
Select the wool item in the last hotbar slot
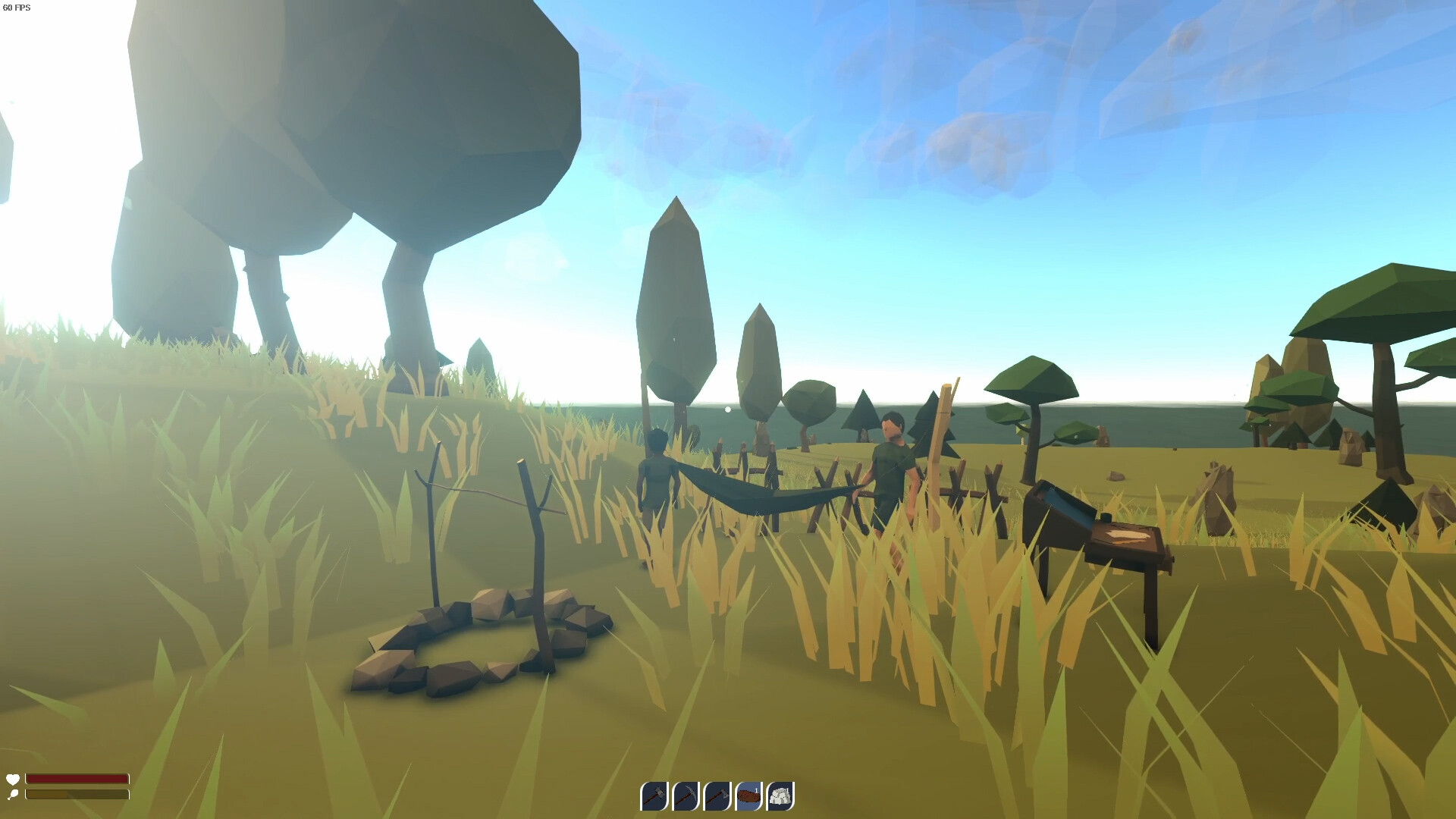tap(780, 796)
